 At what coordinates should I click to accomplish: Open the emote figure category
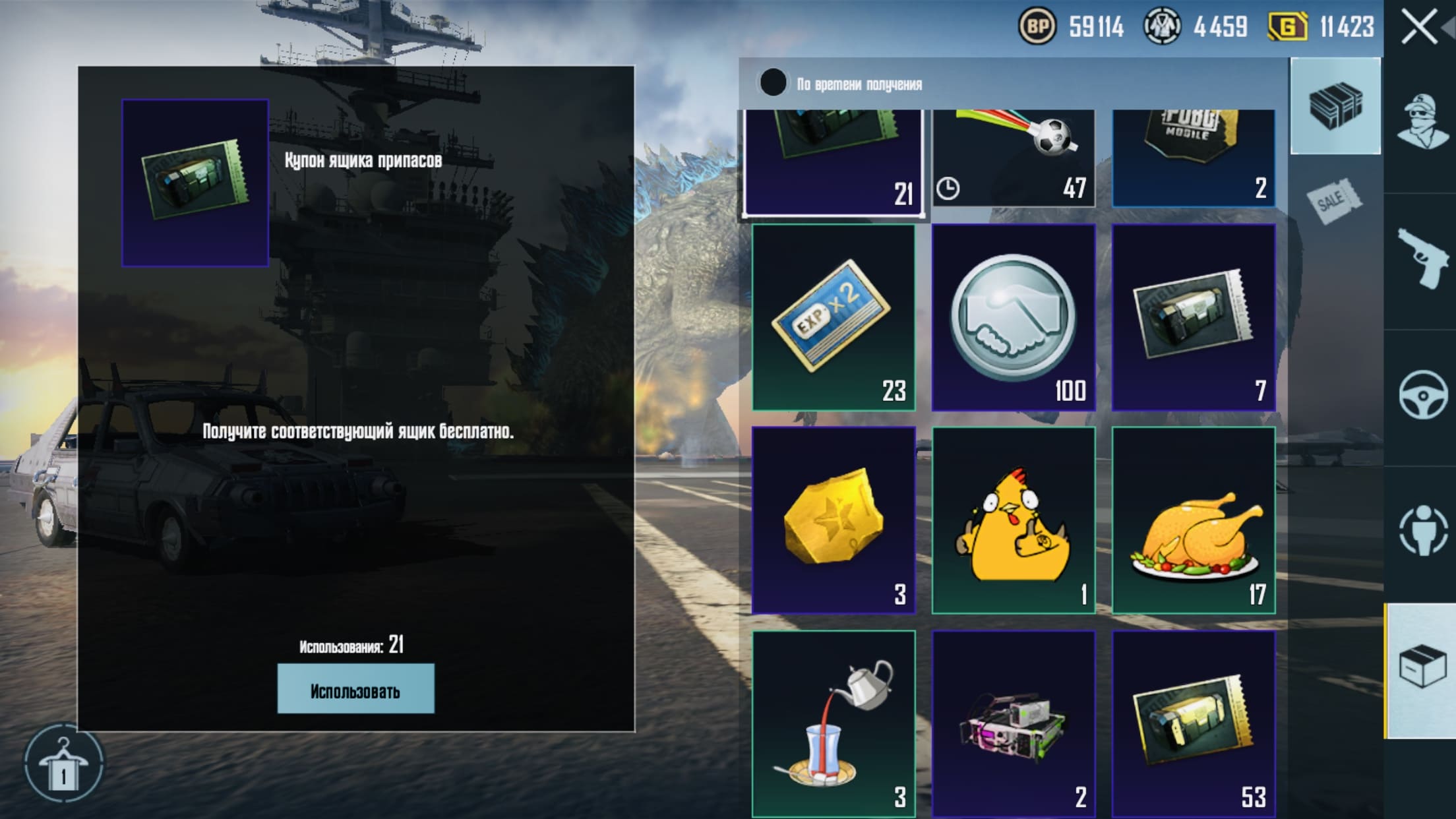point(1422,531)
